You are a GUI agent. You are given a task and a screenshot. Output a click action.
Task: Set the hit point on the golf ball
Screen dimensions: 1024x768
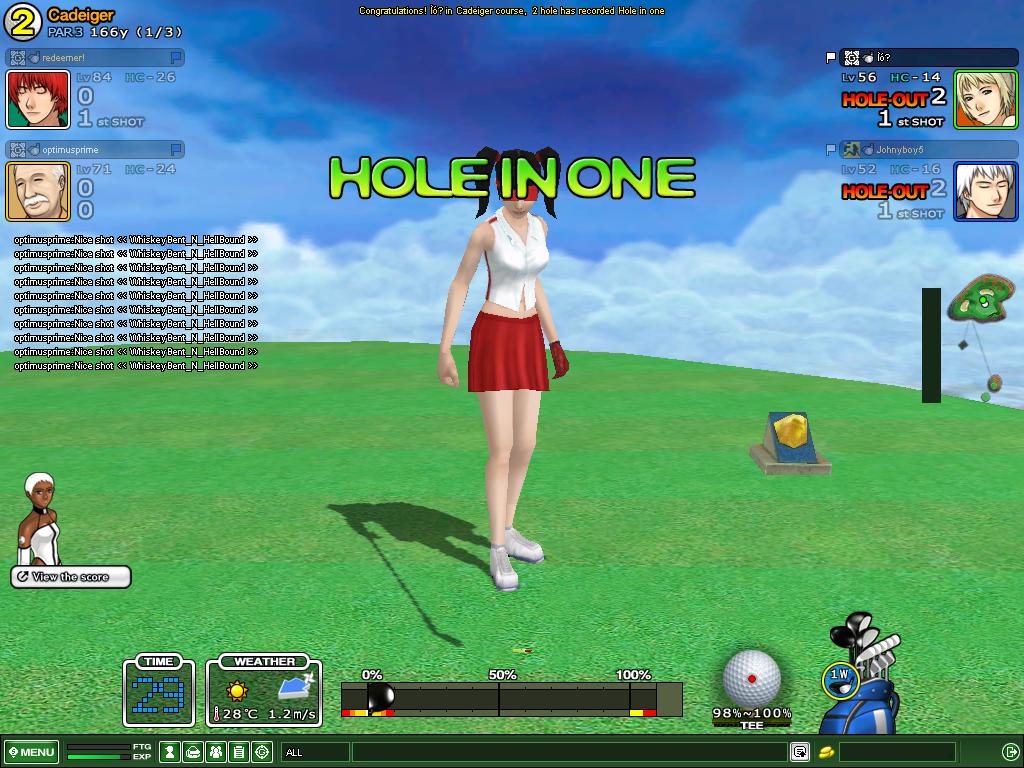click(x=752, y=678)
